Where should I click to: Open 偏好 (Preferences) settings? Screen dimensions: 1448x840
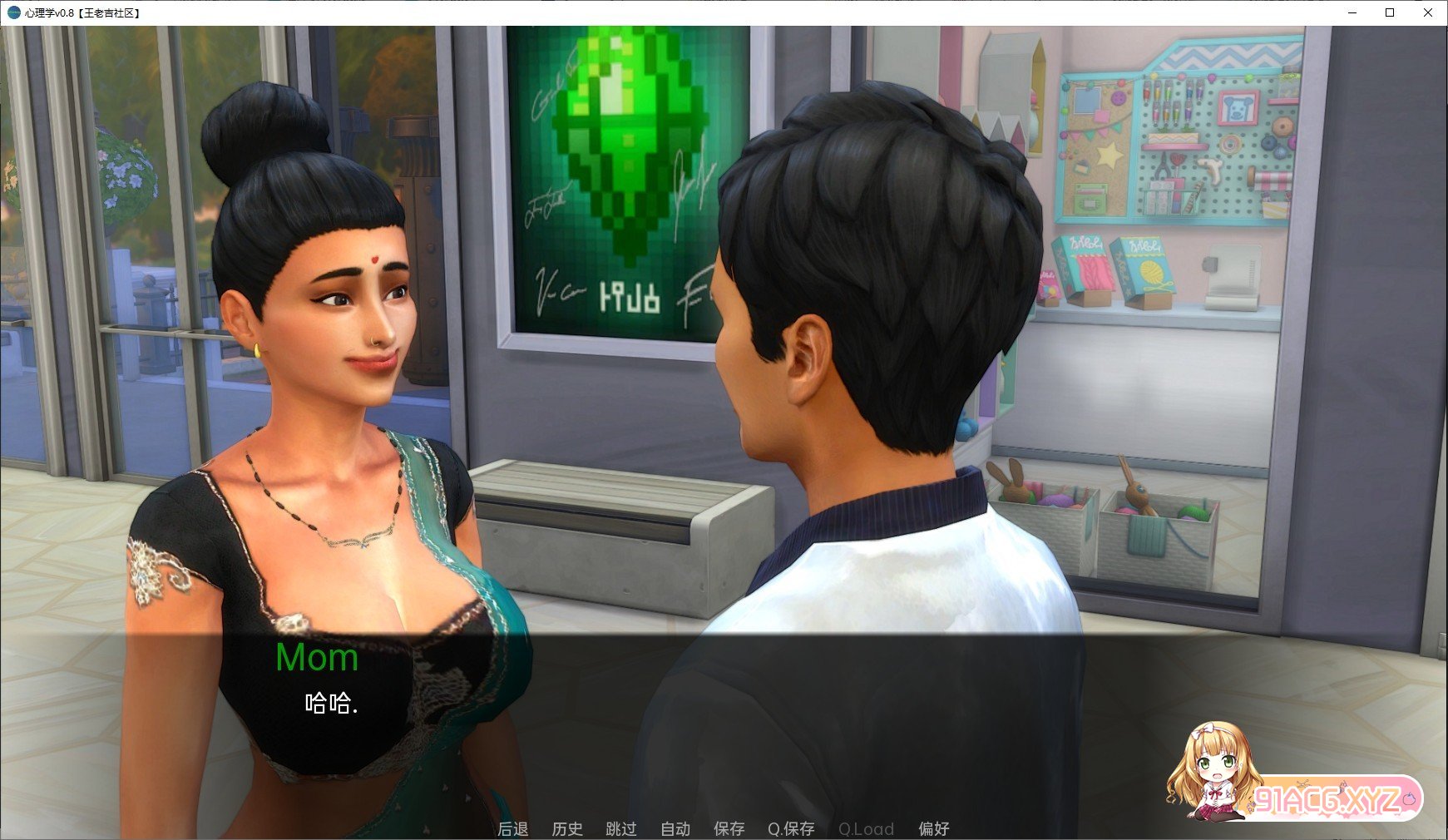933,828
